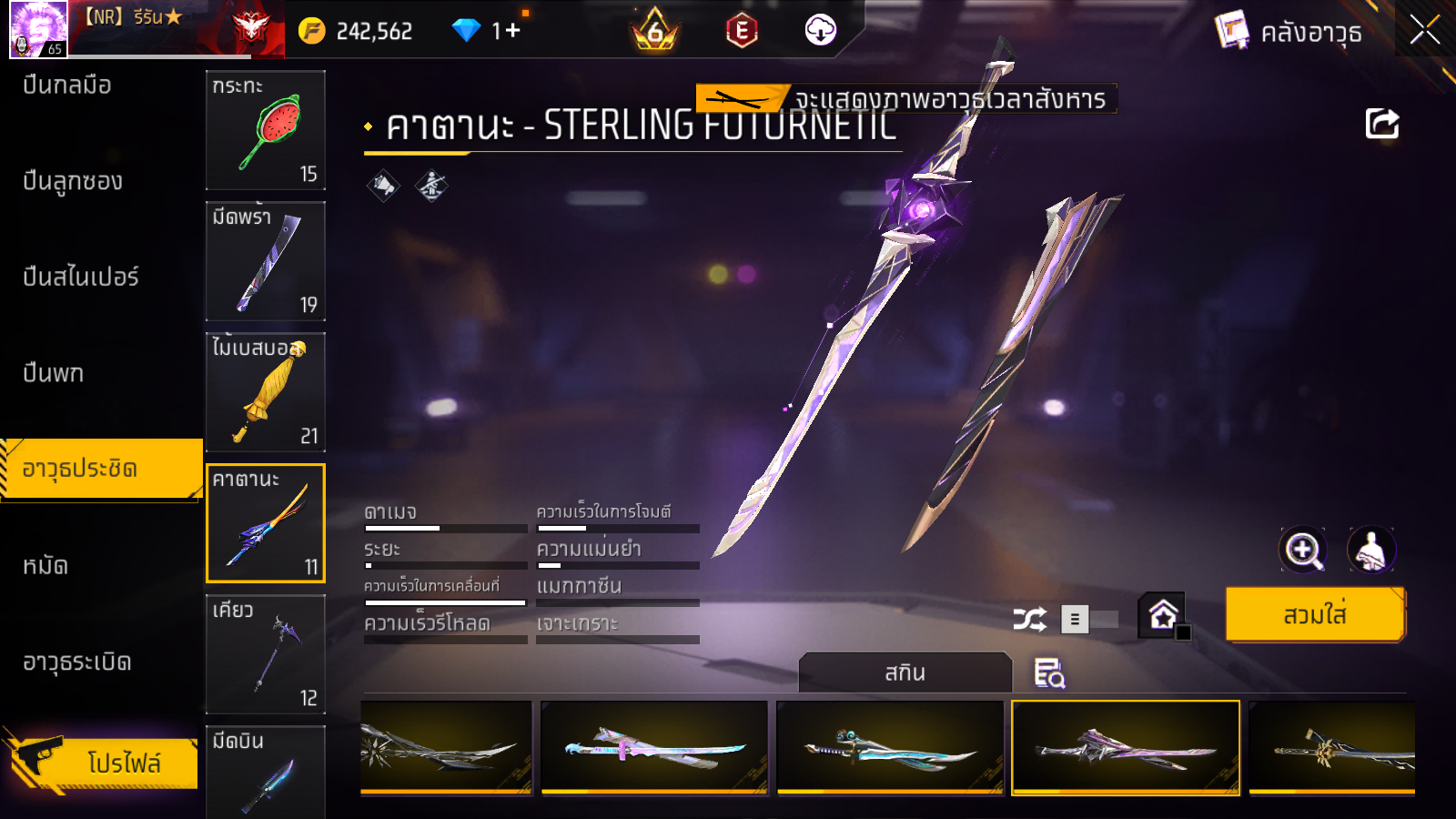Close the weapon armory screen
Screen dimensions: 1456x819
pyautogui.click(x=1424, y=30)
